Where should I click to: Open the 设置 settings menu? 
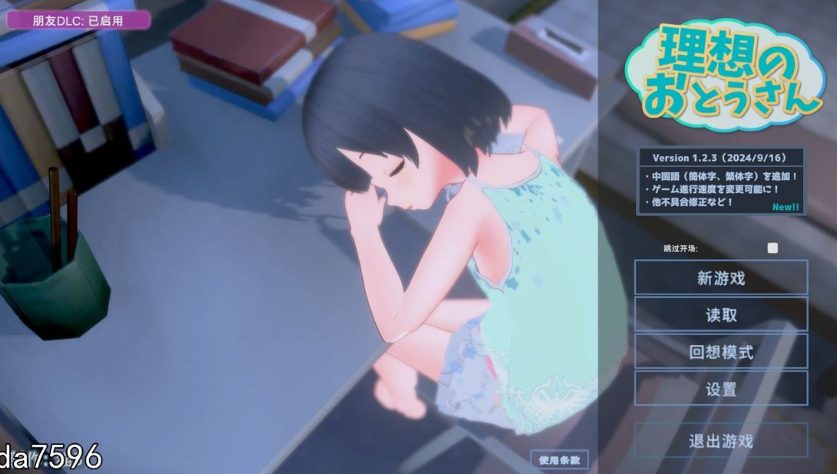(x=721, y=389)
